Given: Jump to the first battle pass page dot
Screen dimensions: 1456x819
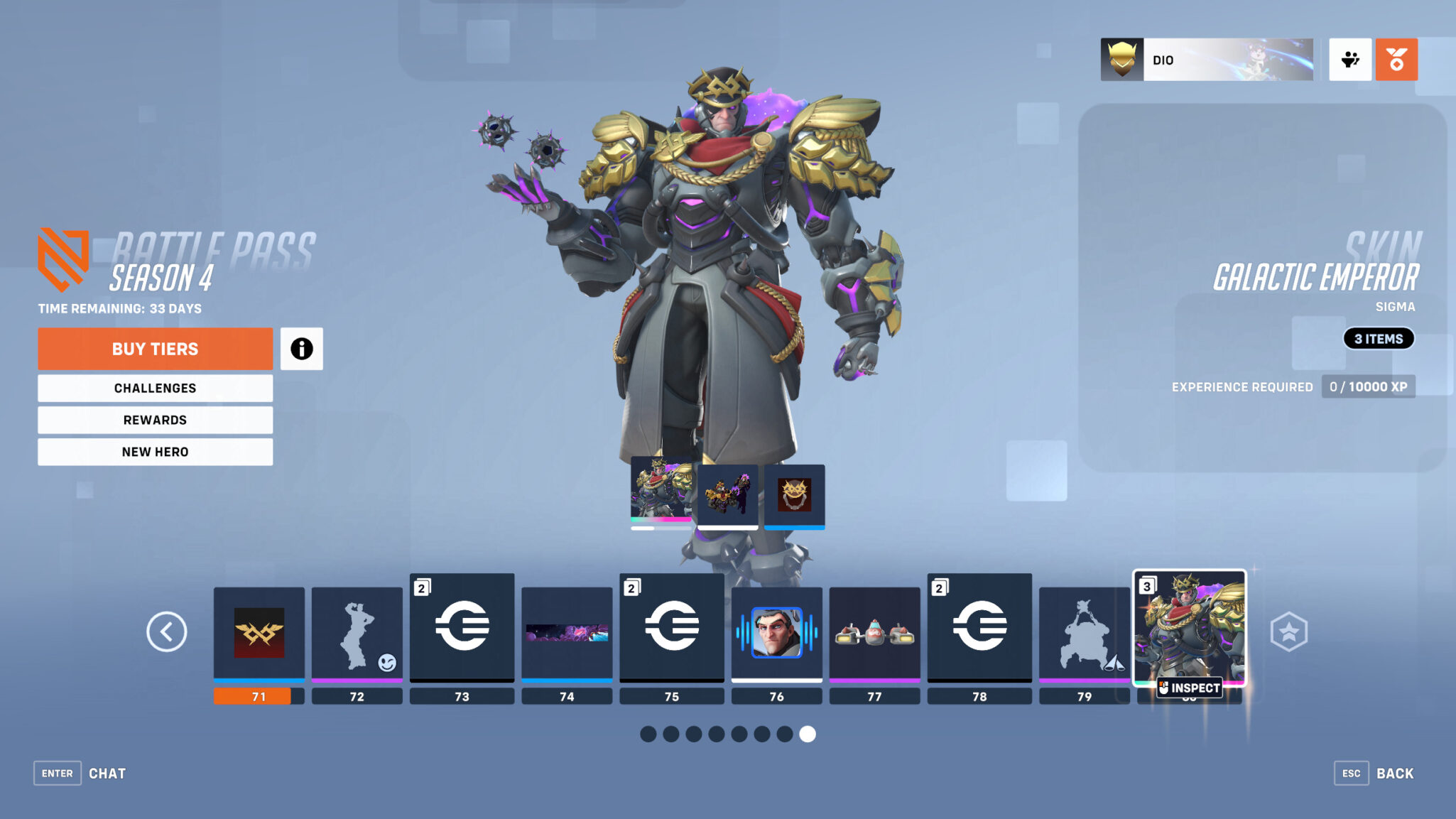Looking at the screenshot, I should click(648, 735).
